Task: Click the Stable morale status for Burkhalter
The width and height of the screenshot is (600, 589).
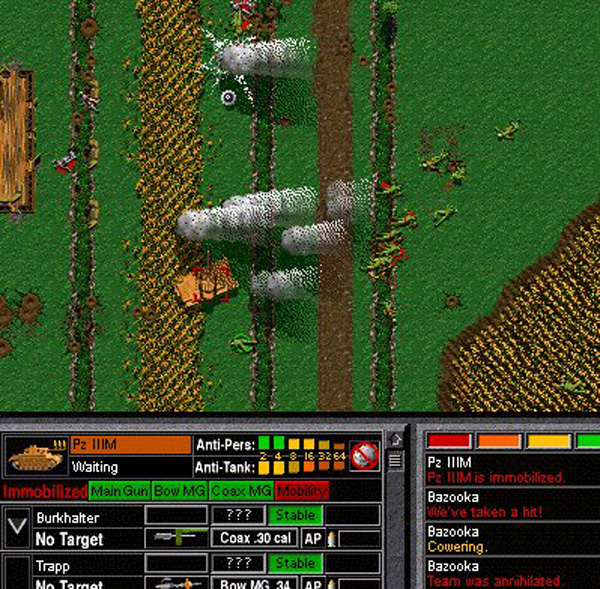Action: pos(295,515)
